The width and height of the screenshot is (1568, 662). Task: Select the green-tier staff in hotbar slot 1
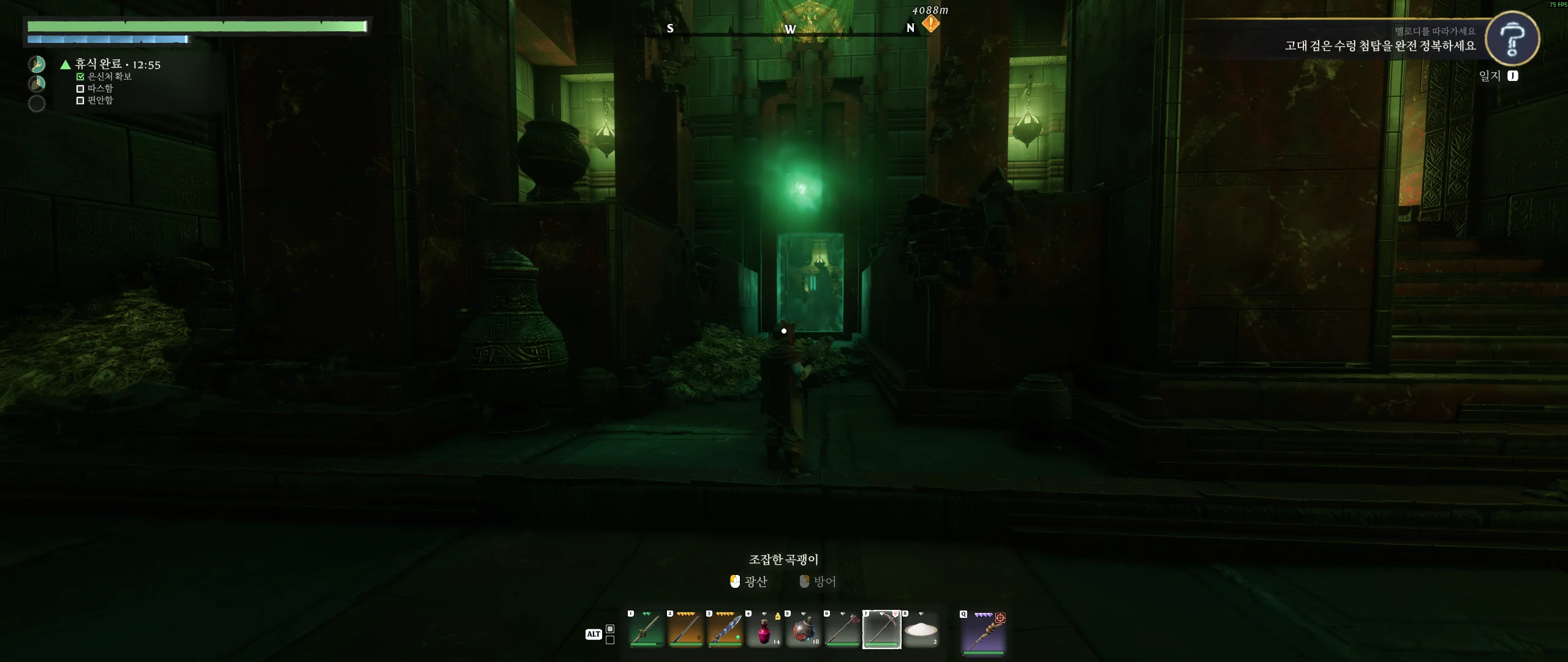tap(646, 630)
